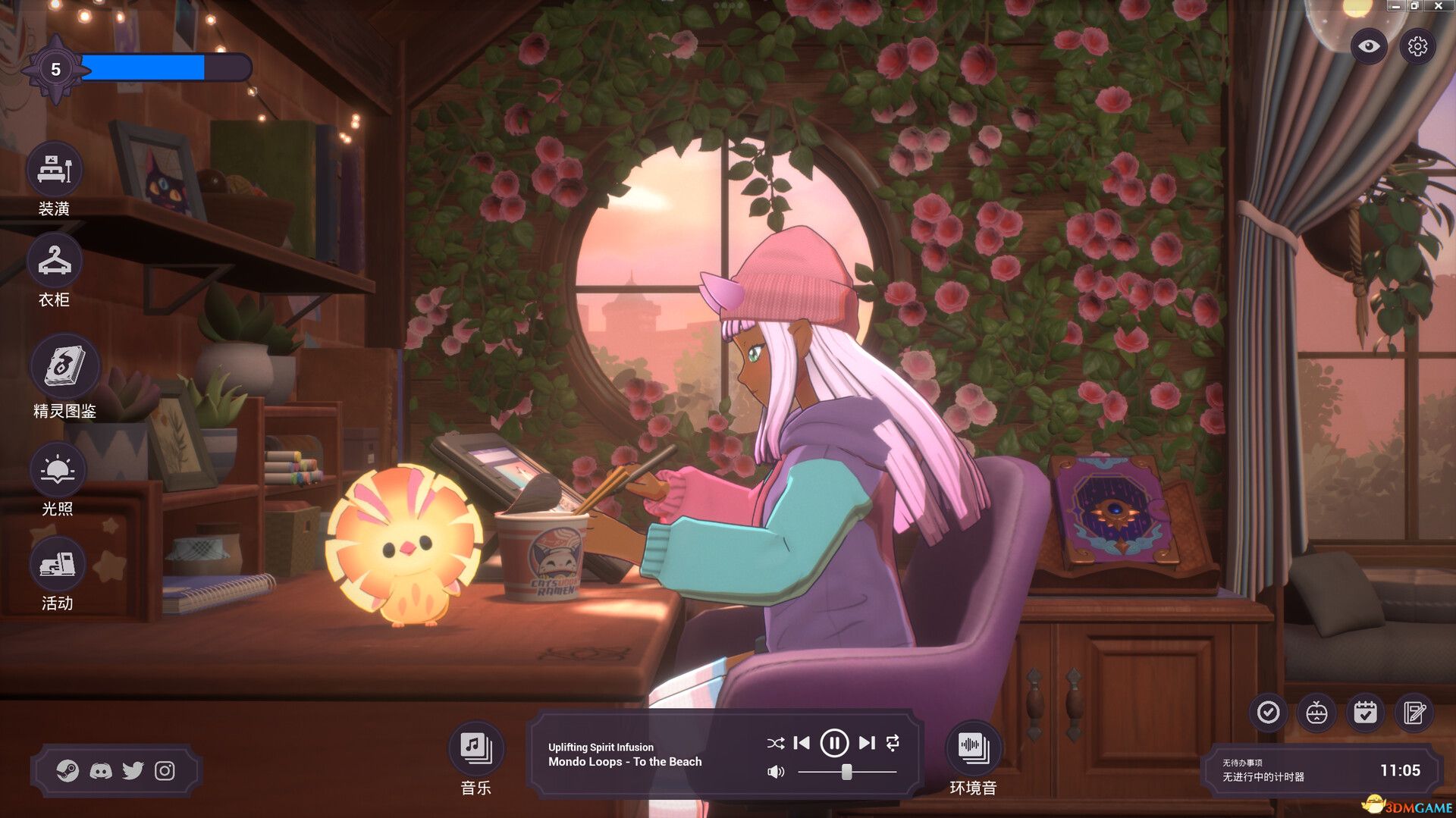
Task: Open the Discord community link
Action: pyautogui.click(x=102, y=770)
